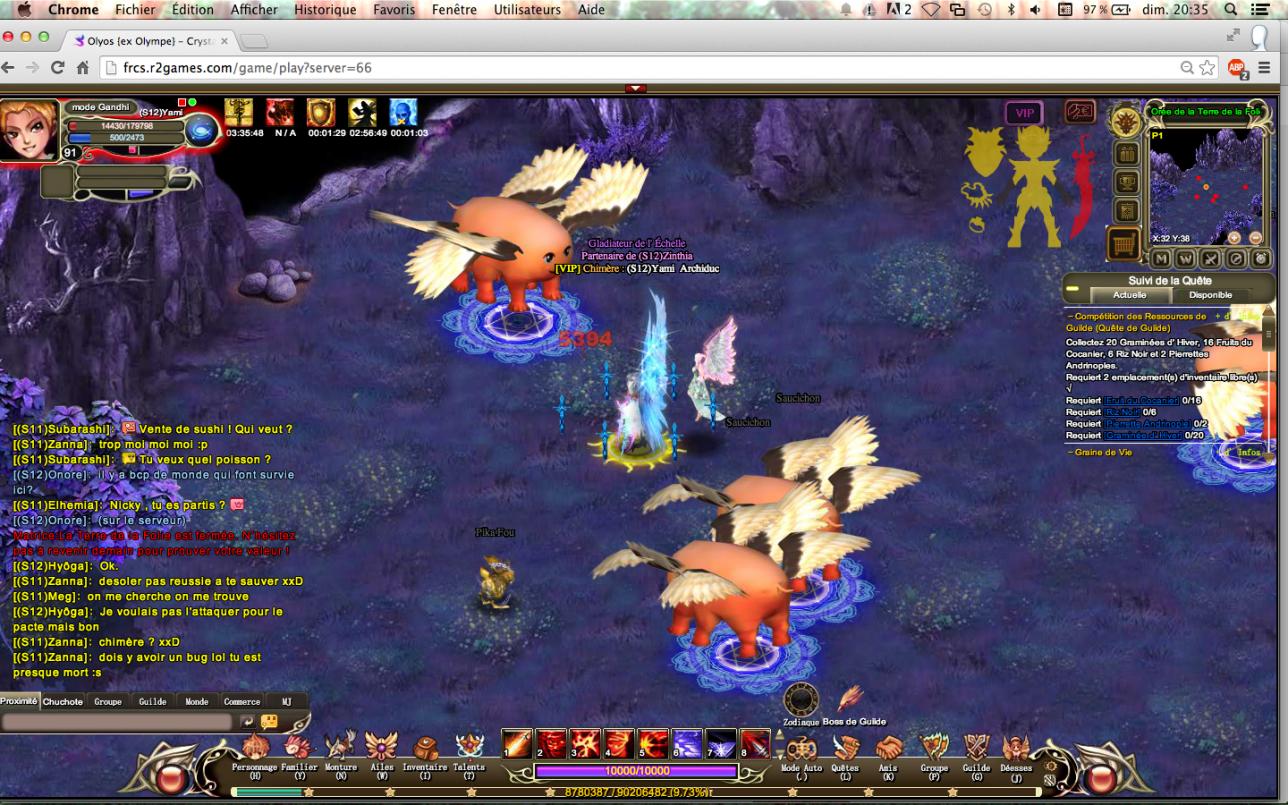
Task: Open the Guilde menu
Action: coord(976,748)
